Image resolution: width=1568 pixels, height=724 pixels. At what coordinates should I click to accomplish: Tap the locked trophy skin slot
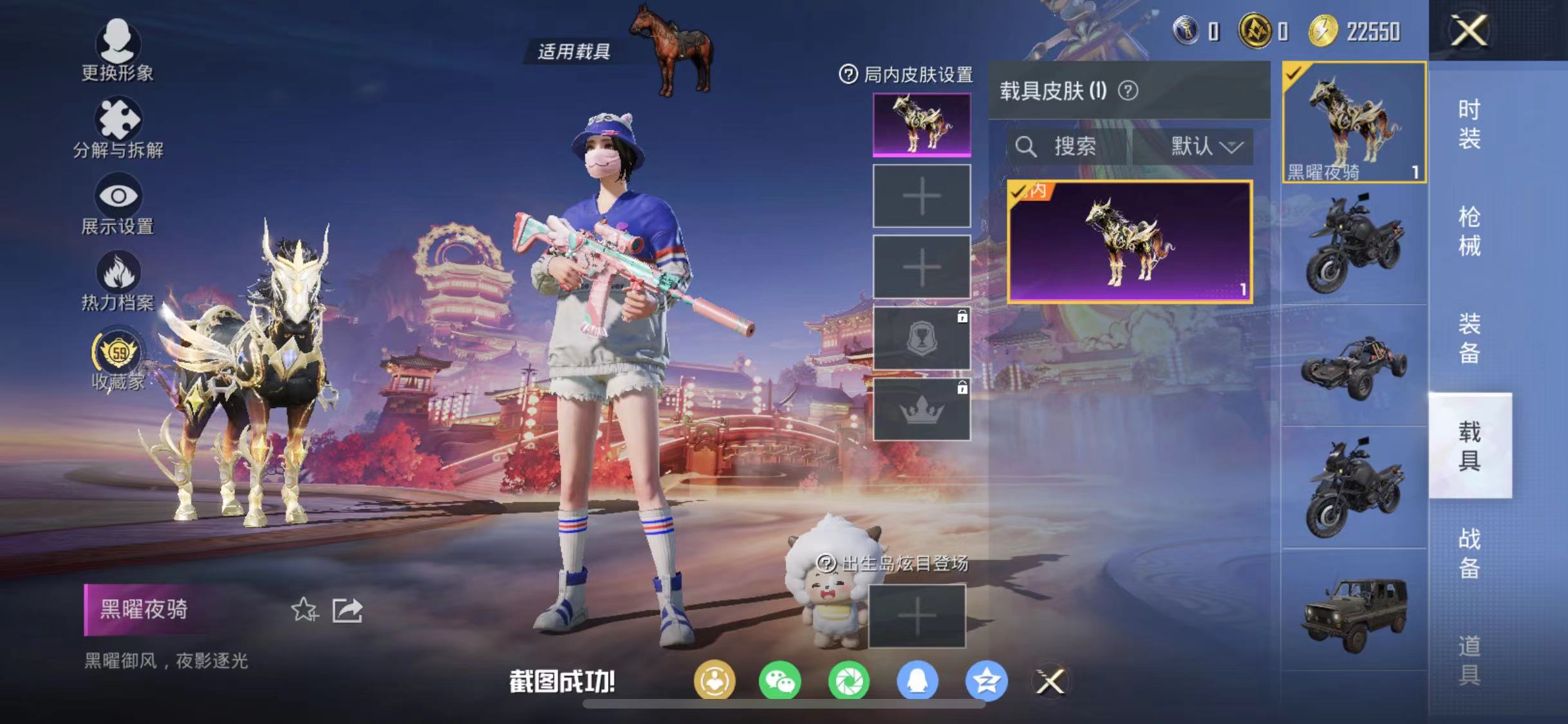tap(922, 338)
